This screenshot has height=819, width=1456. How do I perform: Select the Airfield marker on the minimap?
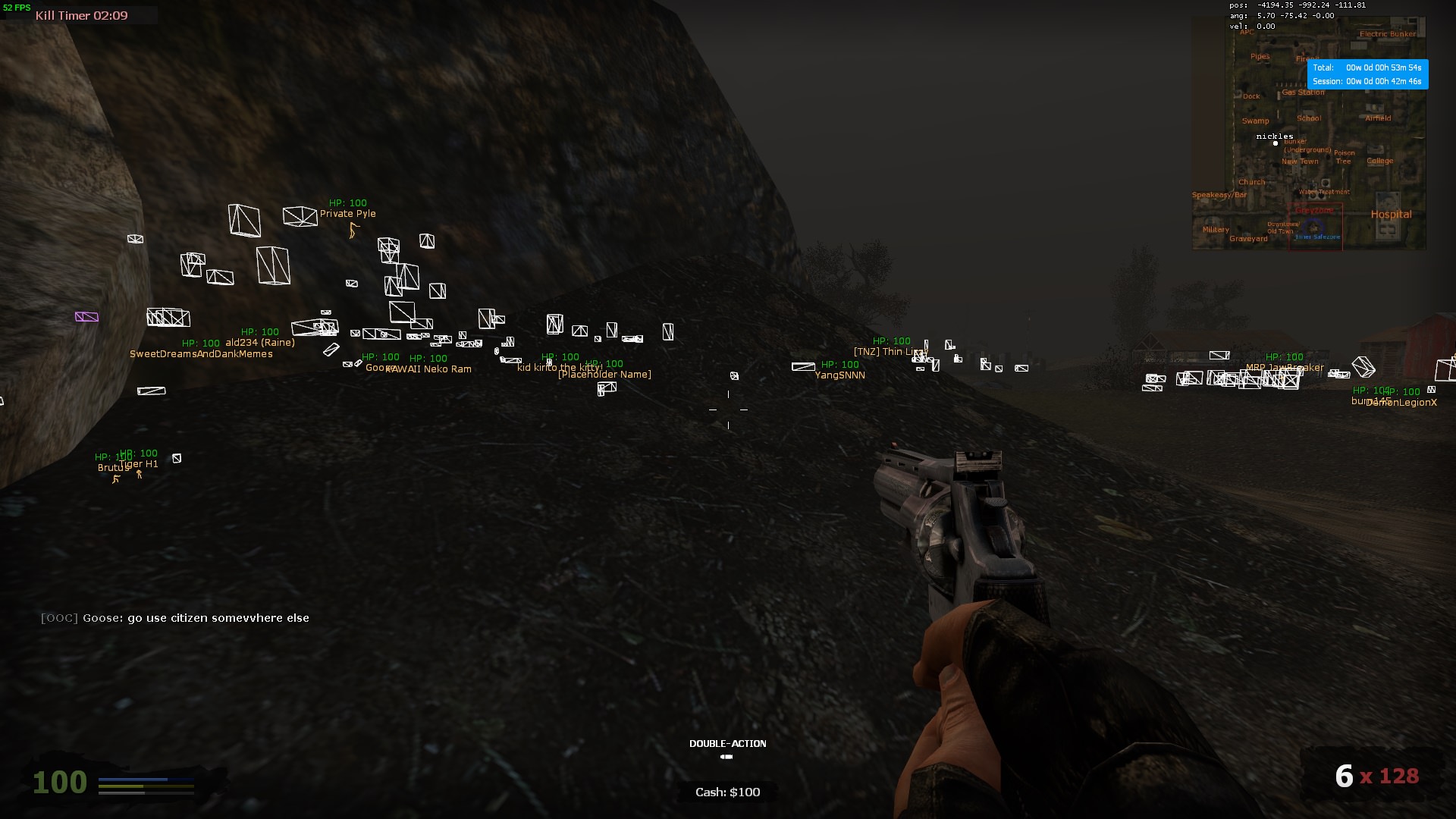(x=1378, y=118)
